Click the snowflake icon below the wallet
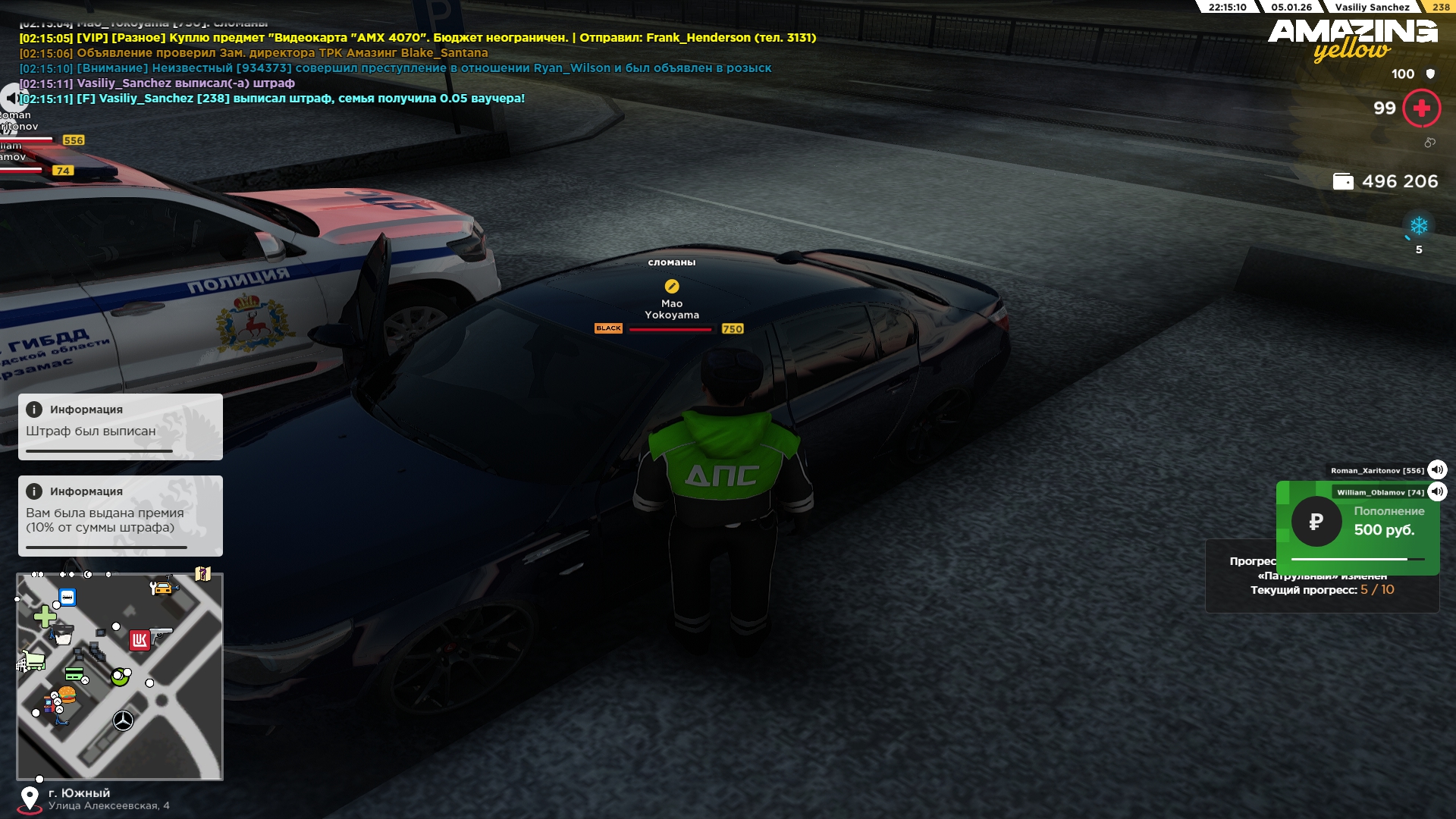The width and height of the screenshot is (1456, 819). [1418, 226]
